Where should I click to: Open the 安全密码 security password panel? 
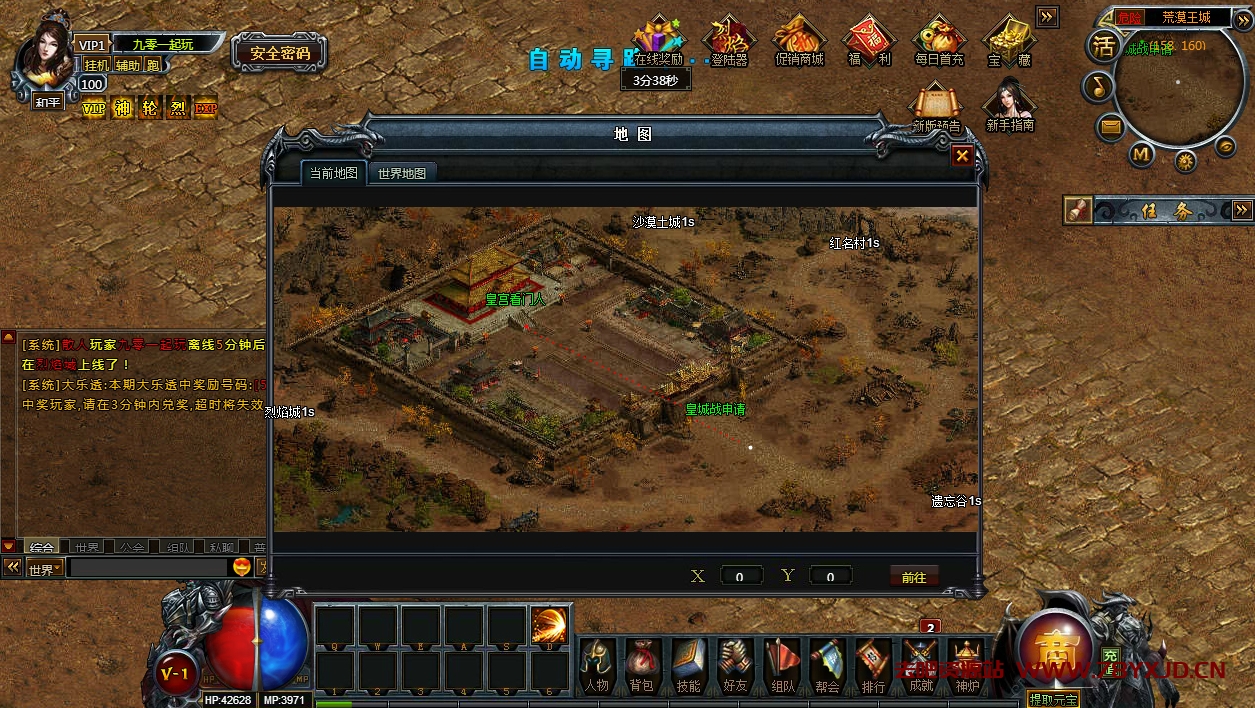280,53
